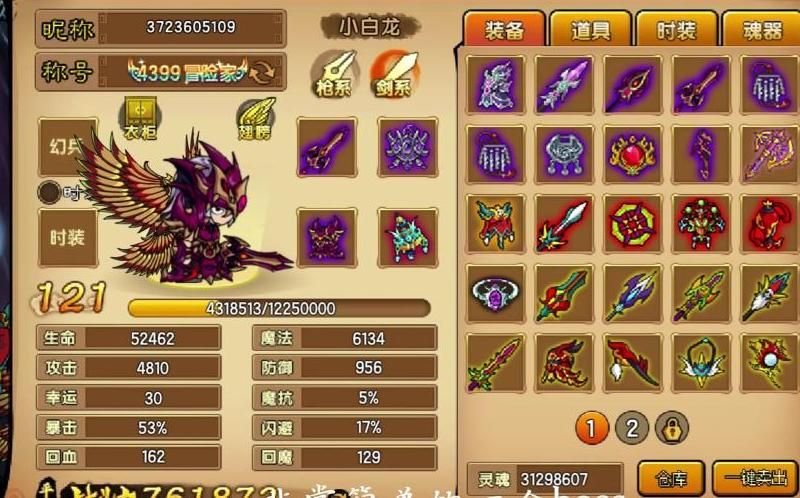Open the 道具 items tab
This screenshot has height=498, width=800.
click(590, 30)
